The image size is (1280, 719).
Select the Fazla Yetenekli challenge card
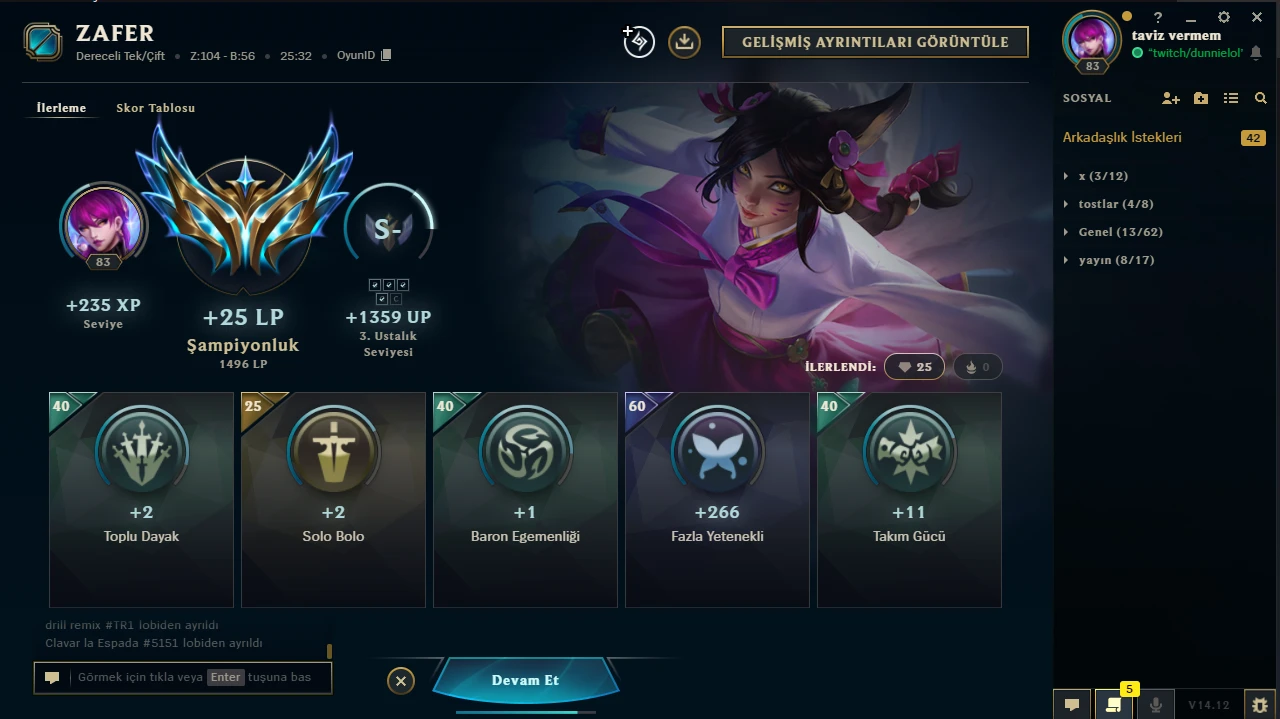click(x=717, y=499)
